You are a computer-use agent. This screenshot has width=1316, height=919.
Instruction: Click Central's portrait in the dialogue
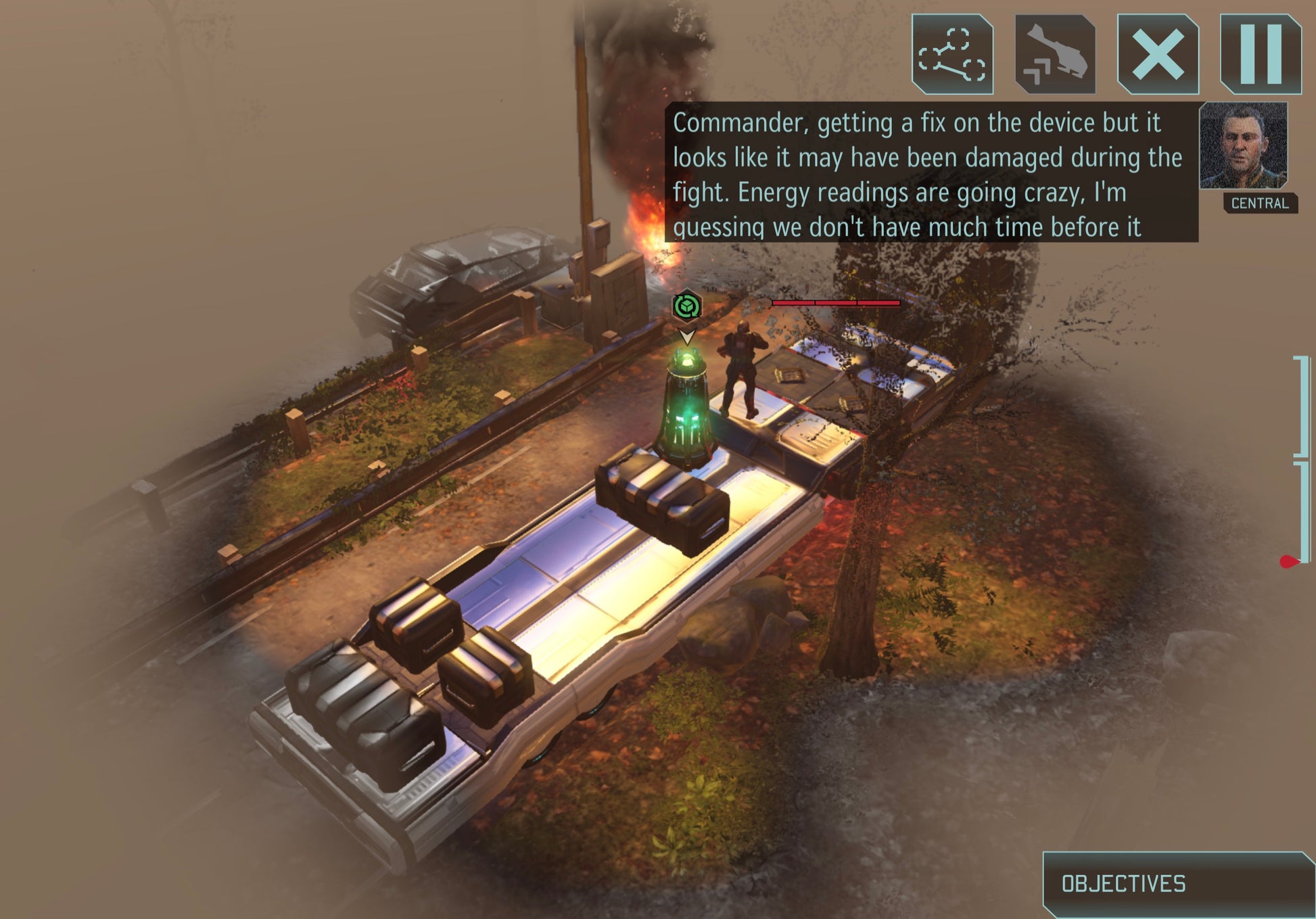click(x=1243, y=145)
